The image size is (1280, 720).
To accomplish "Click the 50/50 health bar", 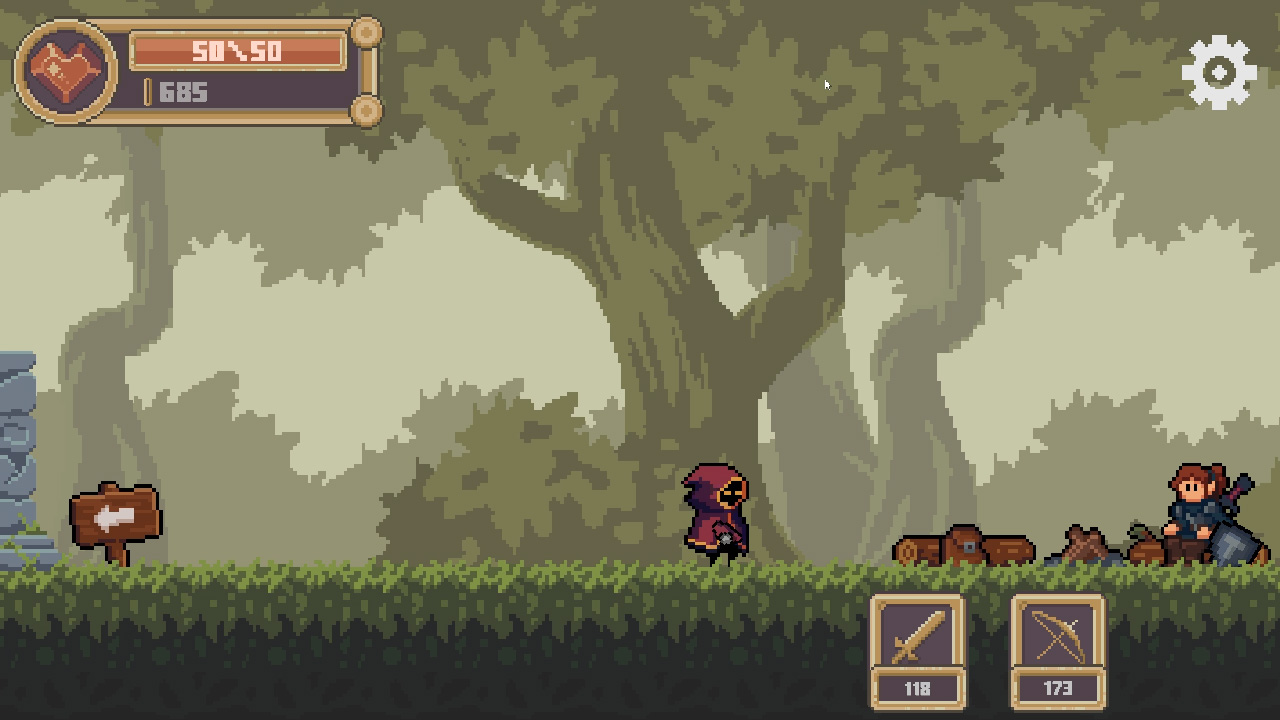I will coord(240,48).
